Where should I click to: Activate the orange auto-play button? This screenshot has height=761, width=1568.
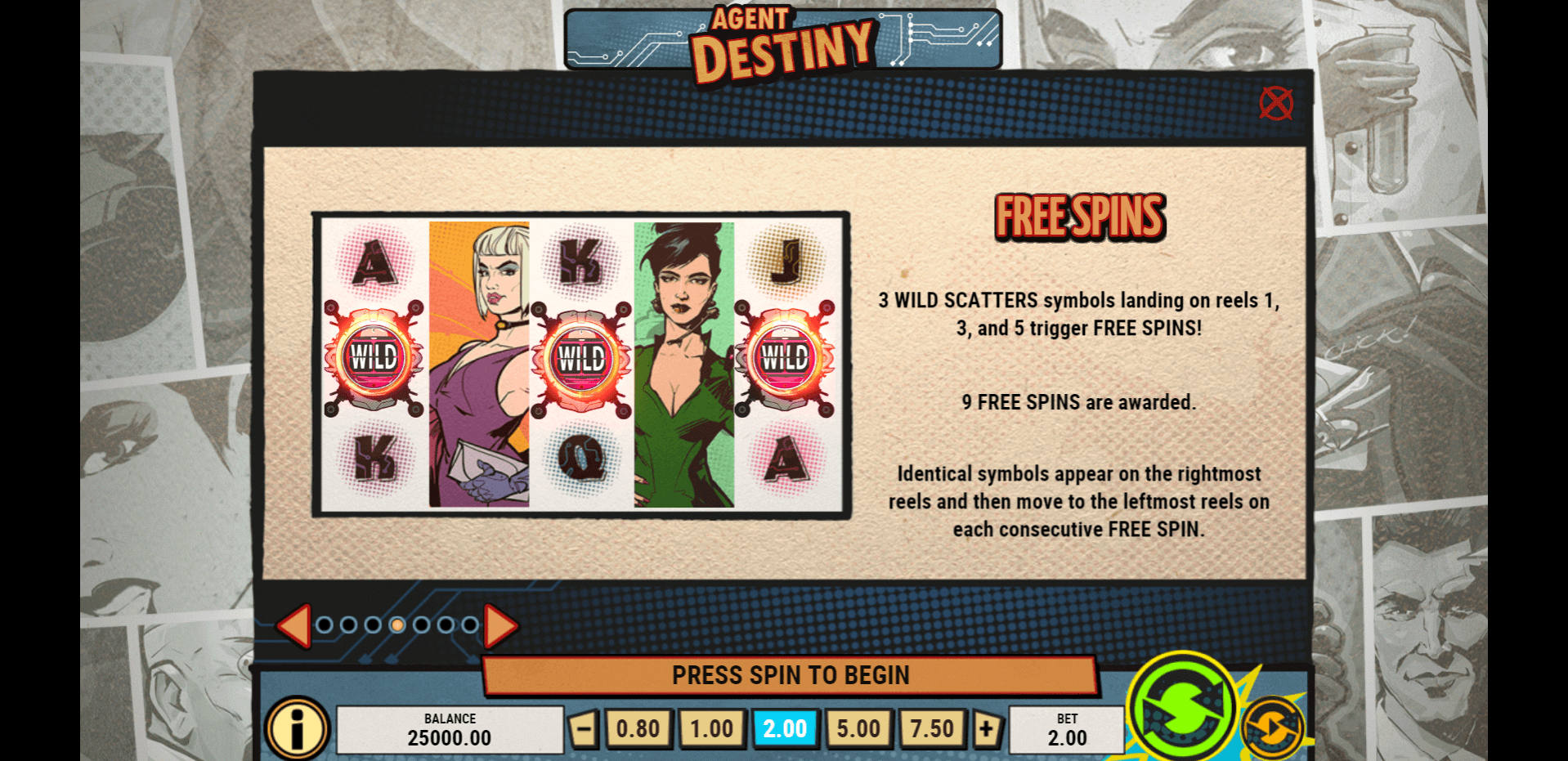[1271, 728]
